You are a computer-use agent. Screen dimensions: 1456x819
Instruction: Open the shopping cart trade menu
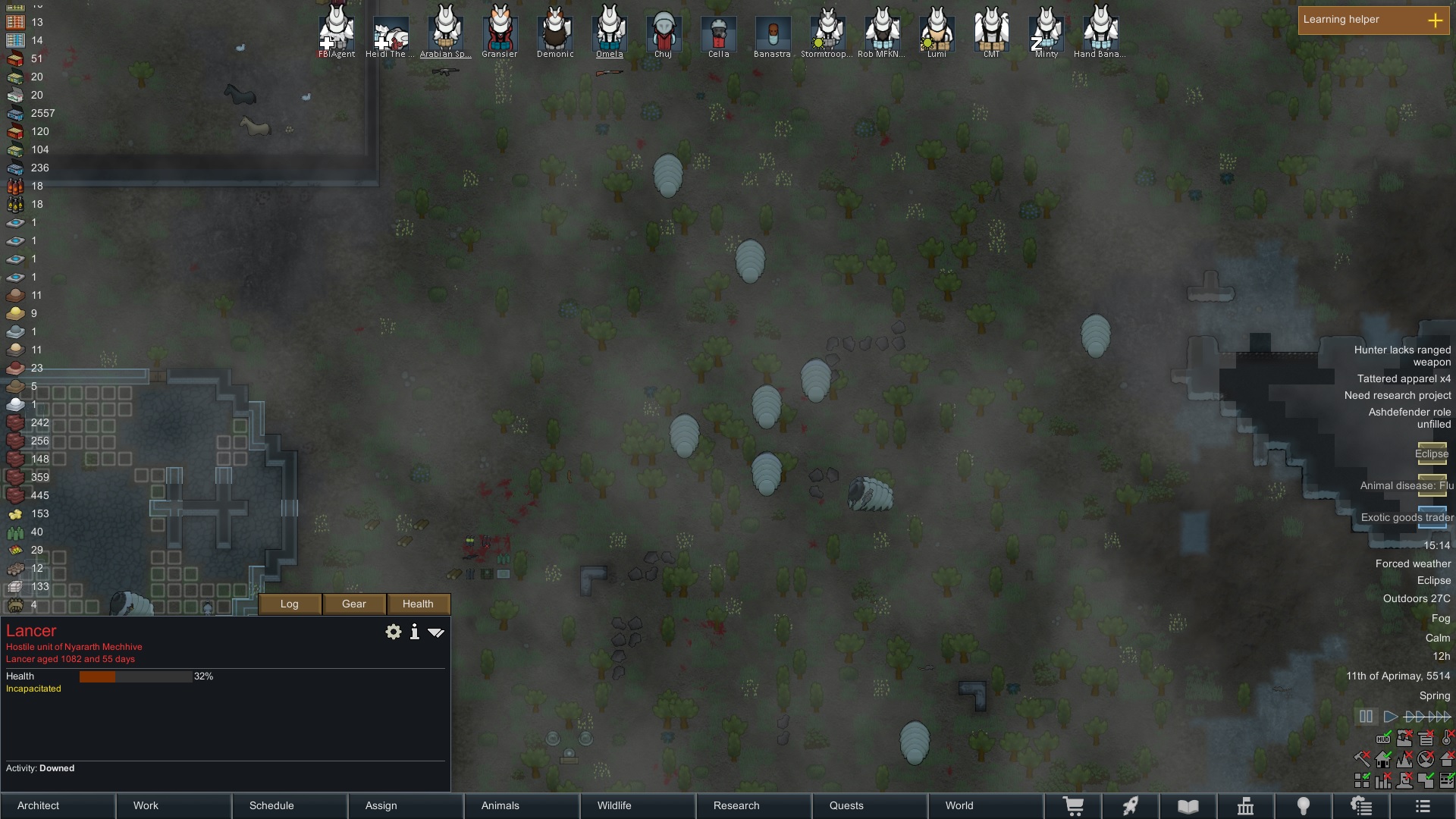[x=1073, y=806]
